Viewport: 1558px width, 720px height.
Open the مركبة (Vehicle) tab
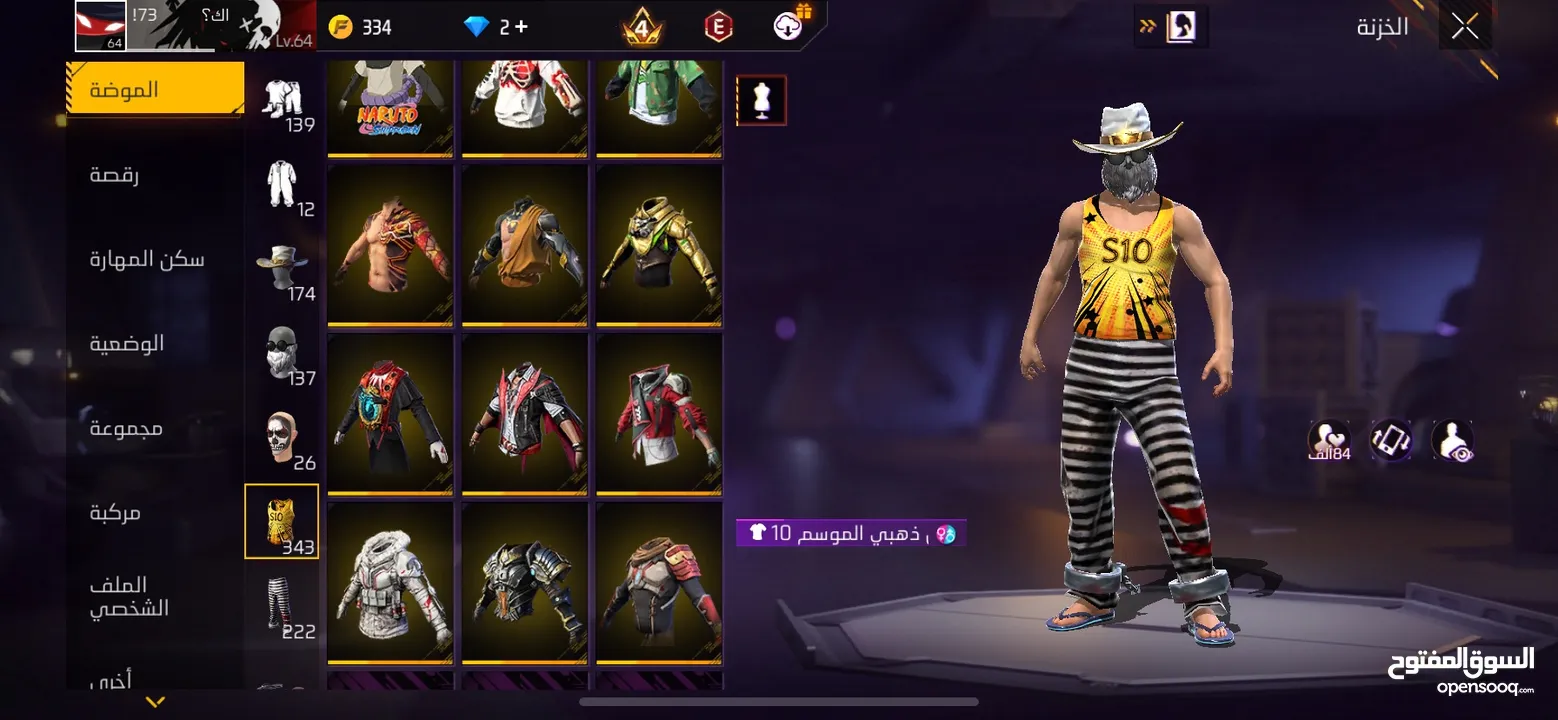click(115, 513)
